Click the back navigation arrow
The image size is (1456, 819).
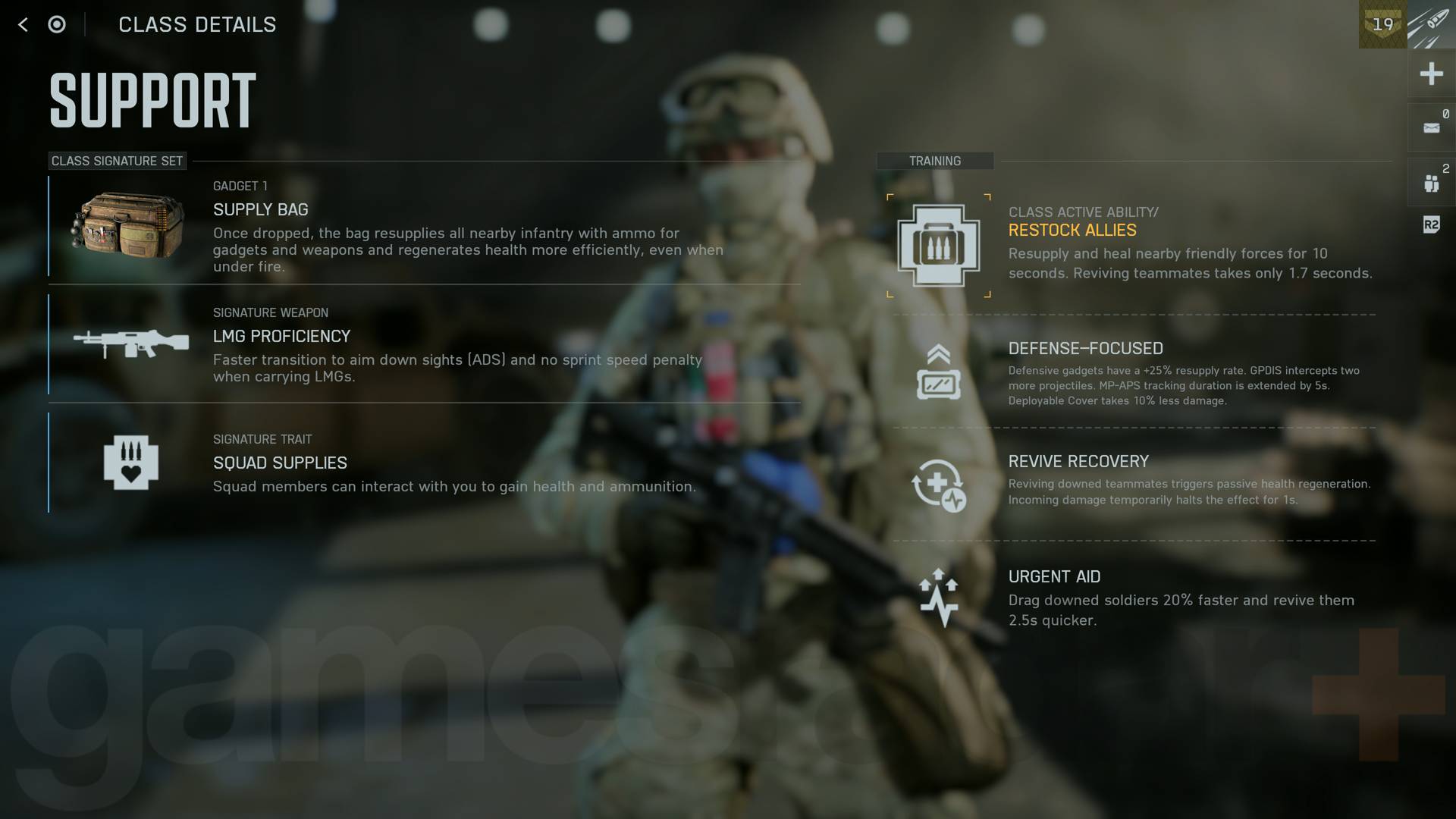[24, 24]
